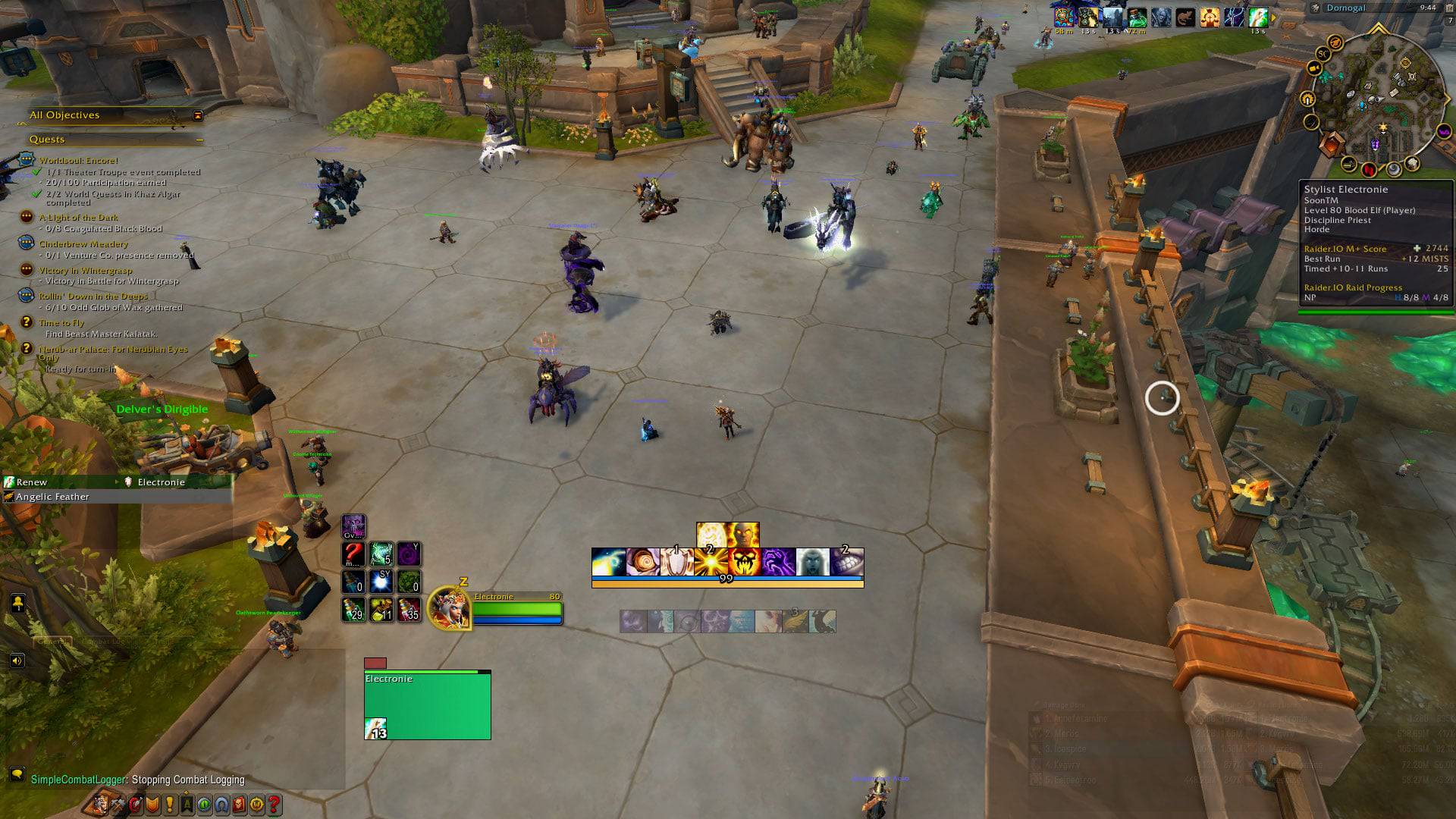Image resolution: width=1456 pixels, height=819 pixels.
Task: Open the character info micro button
Action: [x=100, y=805]
